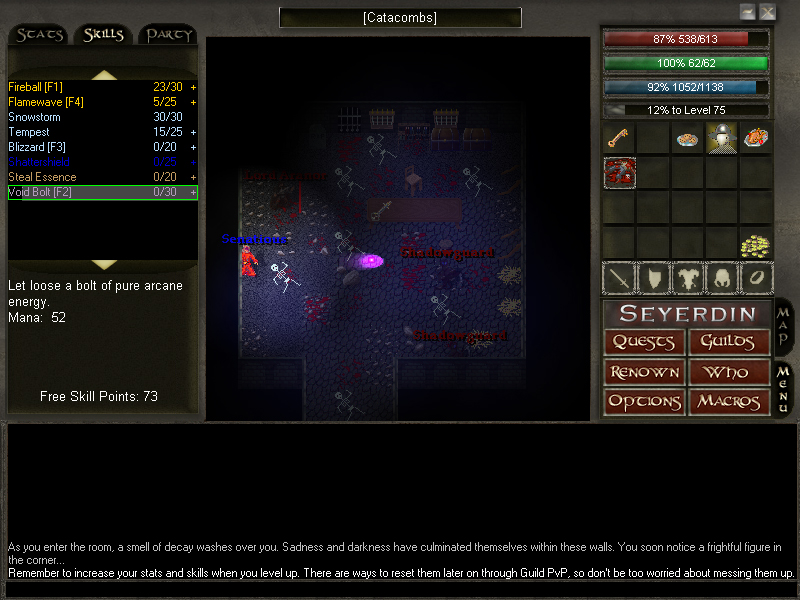
Task: Show the Renown screen
Action: point(644,372)
